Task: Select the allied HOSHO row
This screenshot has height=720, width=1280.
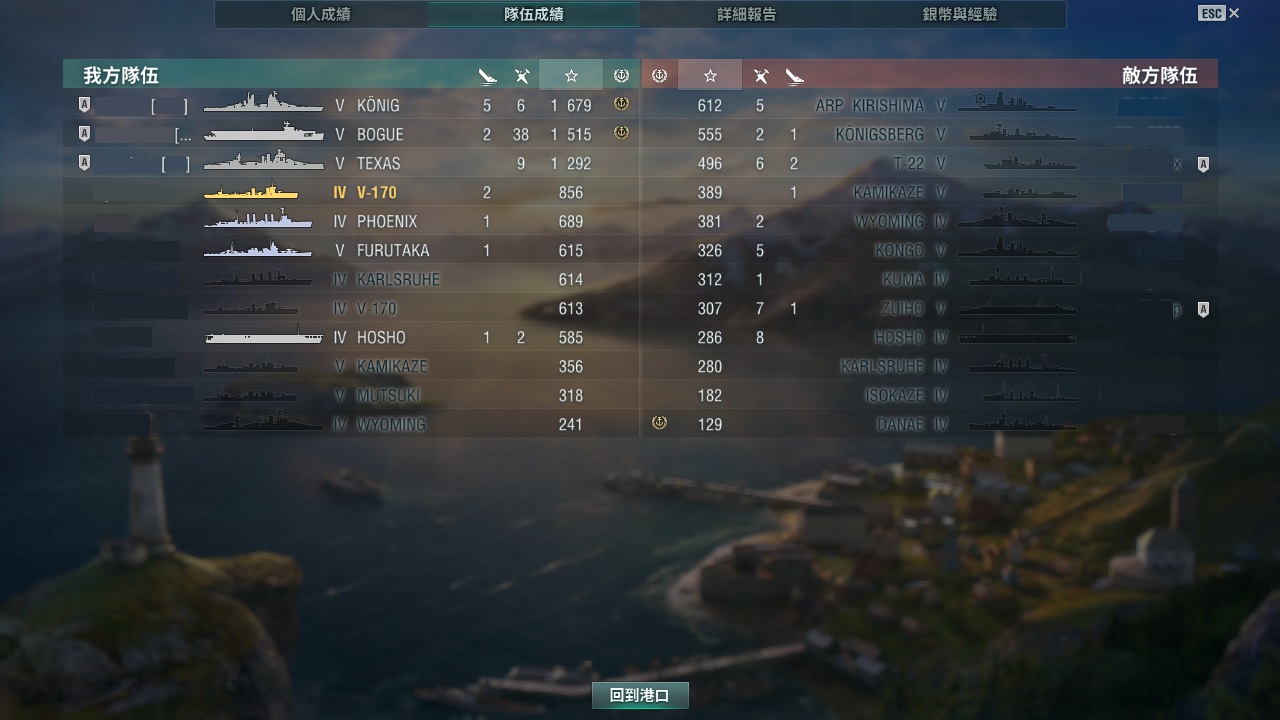Action: pos(350,337)
